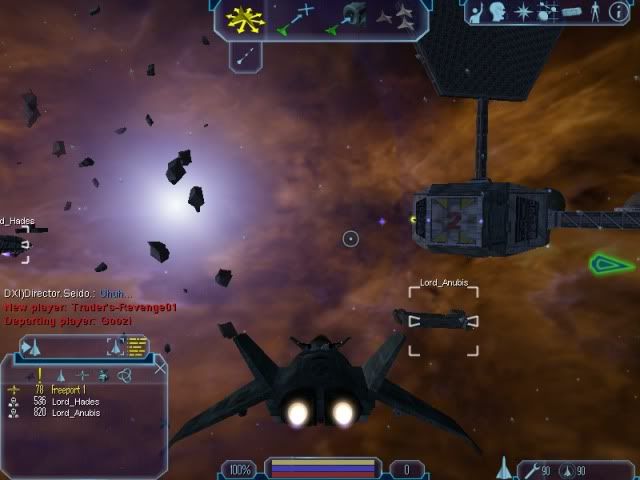The width and height of the screenshot is (640, 480).
Task: Switch target view to the yellow list mode
Action: click(136, 346)
